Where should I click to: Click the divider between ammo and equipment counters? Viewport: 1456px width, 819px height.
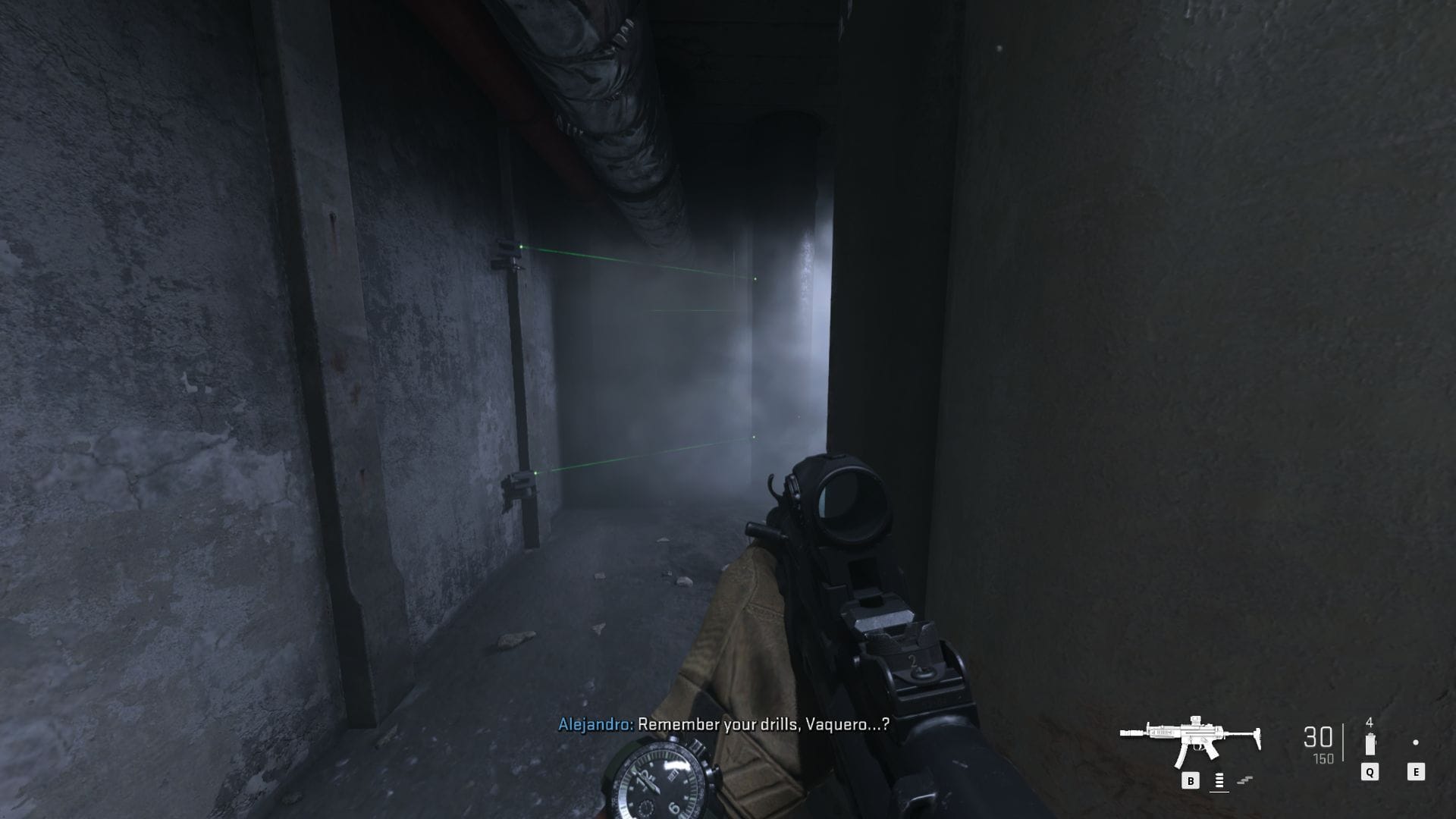pyautogui.click(x=1343, y=742)
